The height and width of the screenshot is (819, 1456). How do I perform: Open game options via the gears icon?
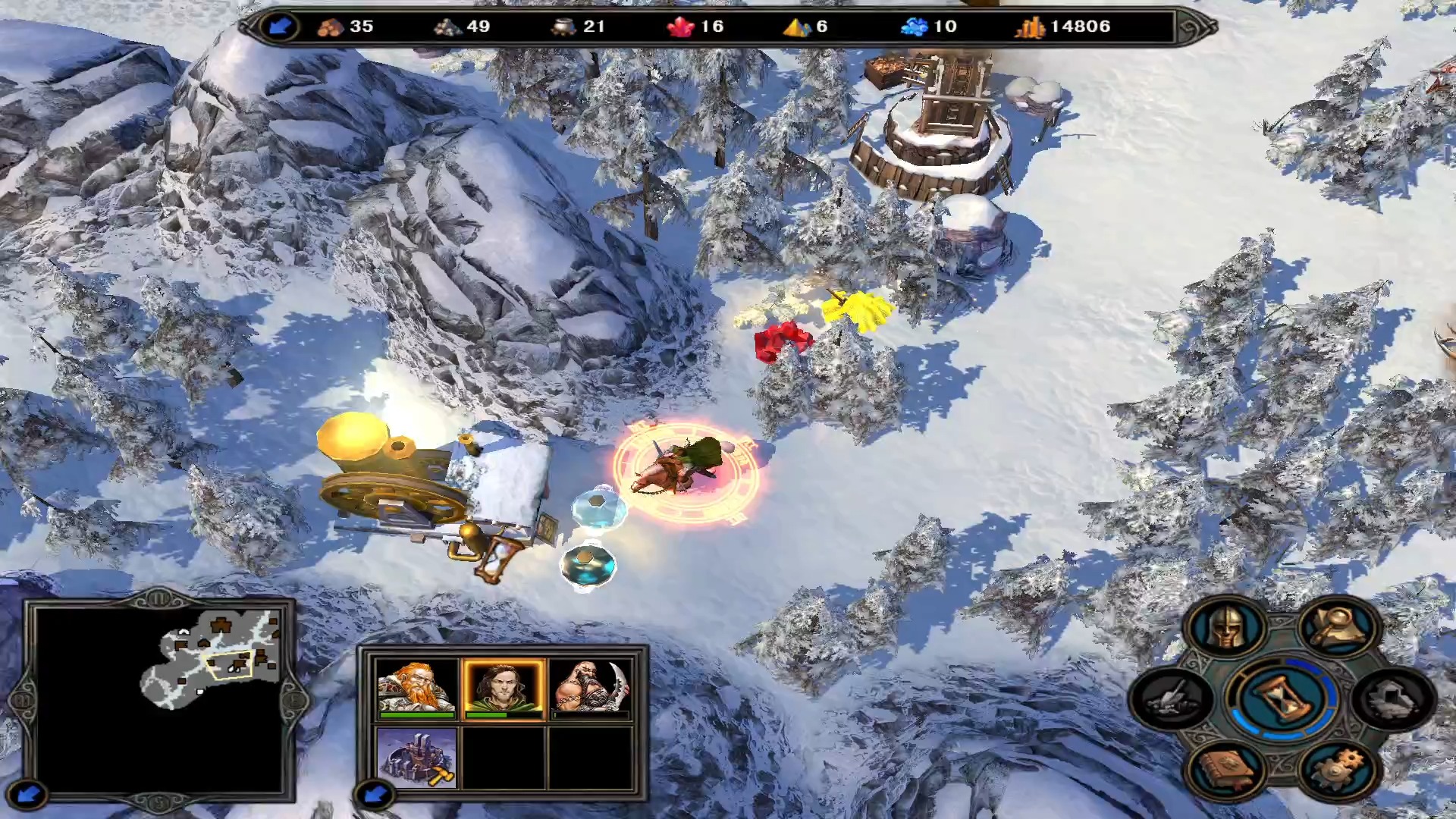(x=1338, y=769)
